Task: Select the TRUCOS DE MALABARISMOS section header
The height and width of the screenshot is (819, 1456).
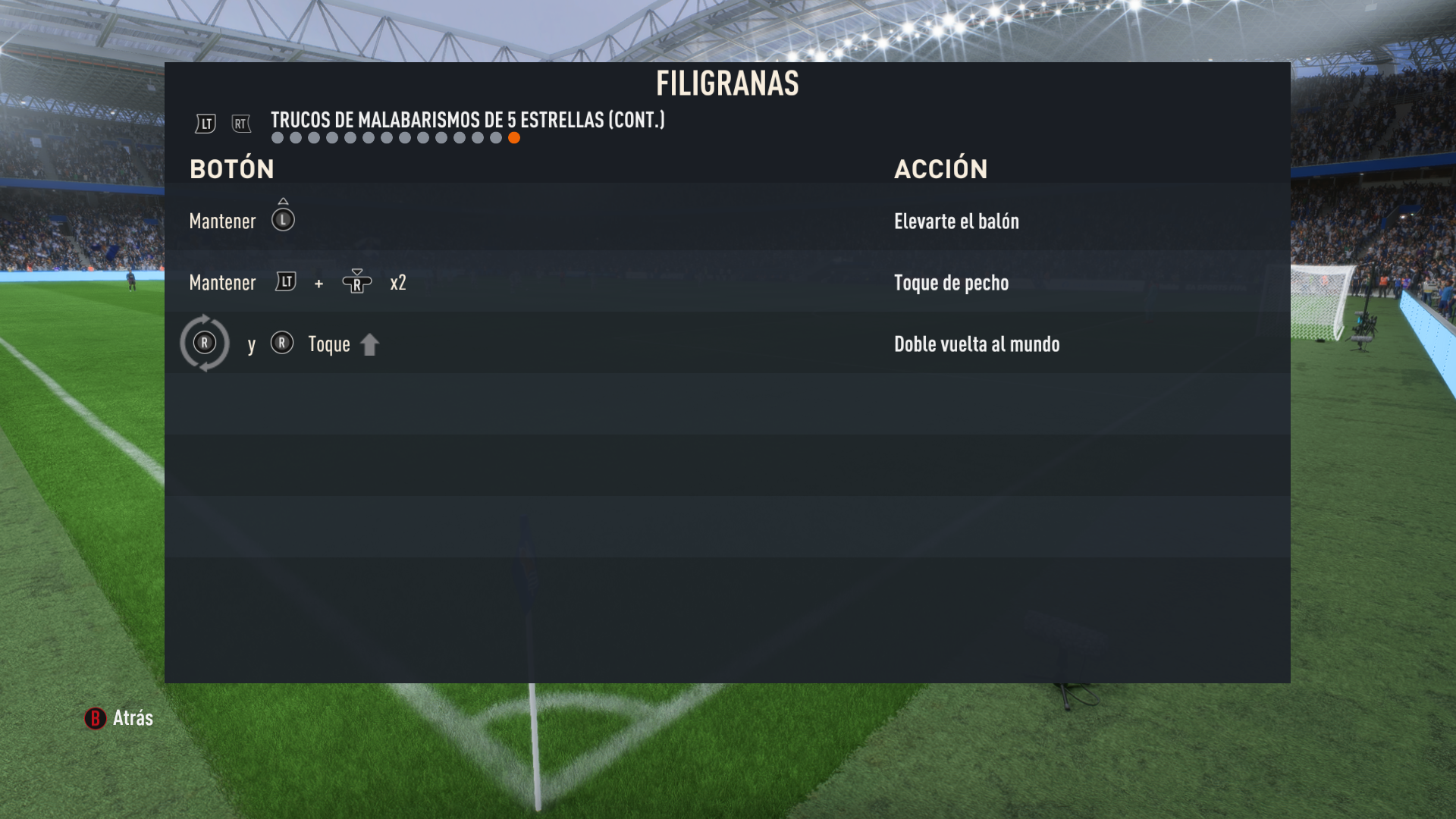Action: coord(467,119)
